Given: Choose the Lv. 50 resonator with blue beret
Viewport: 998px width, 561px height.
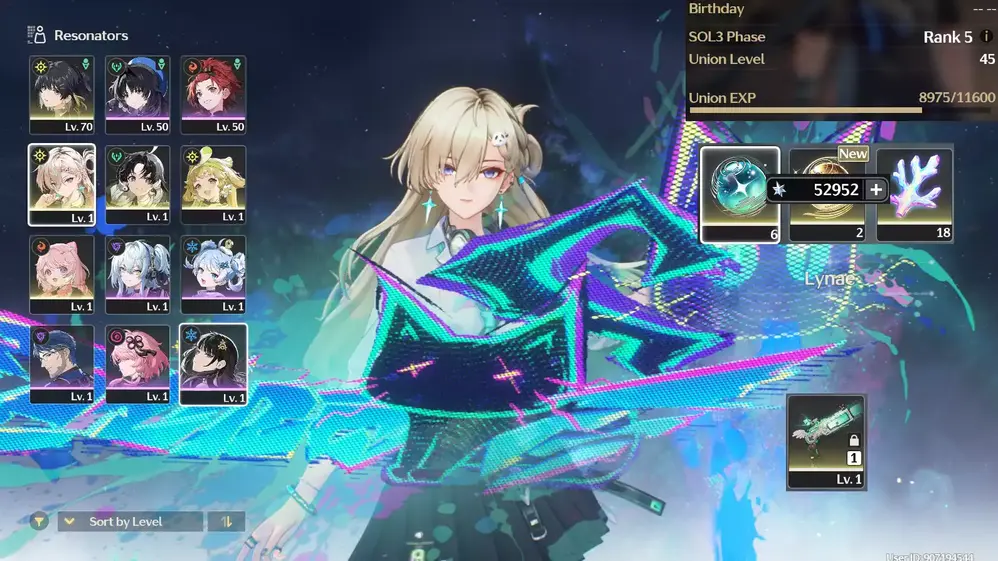Looking at the screenshot, I should [138, 95].
